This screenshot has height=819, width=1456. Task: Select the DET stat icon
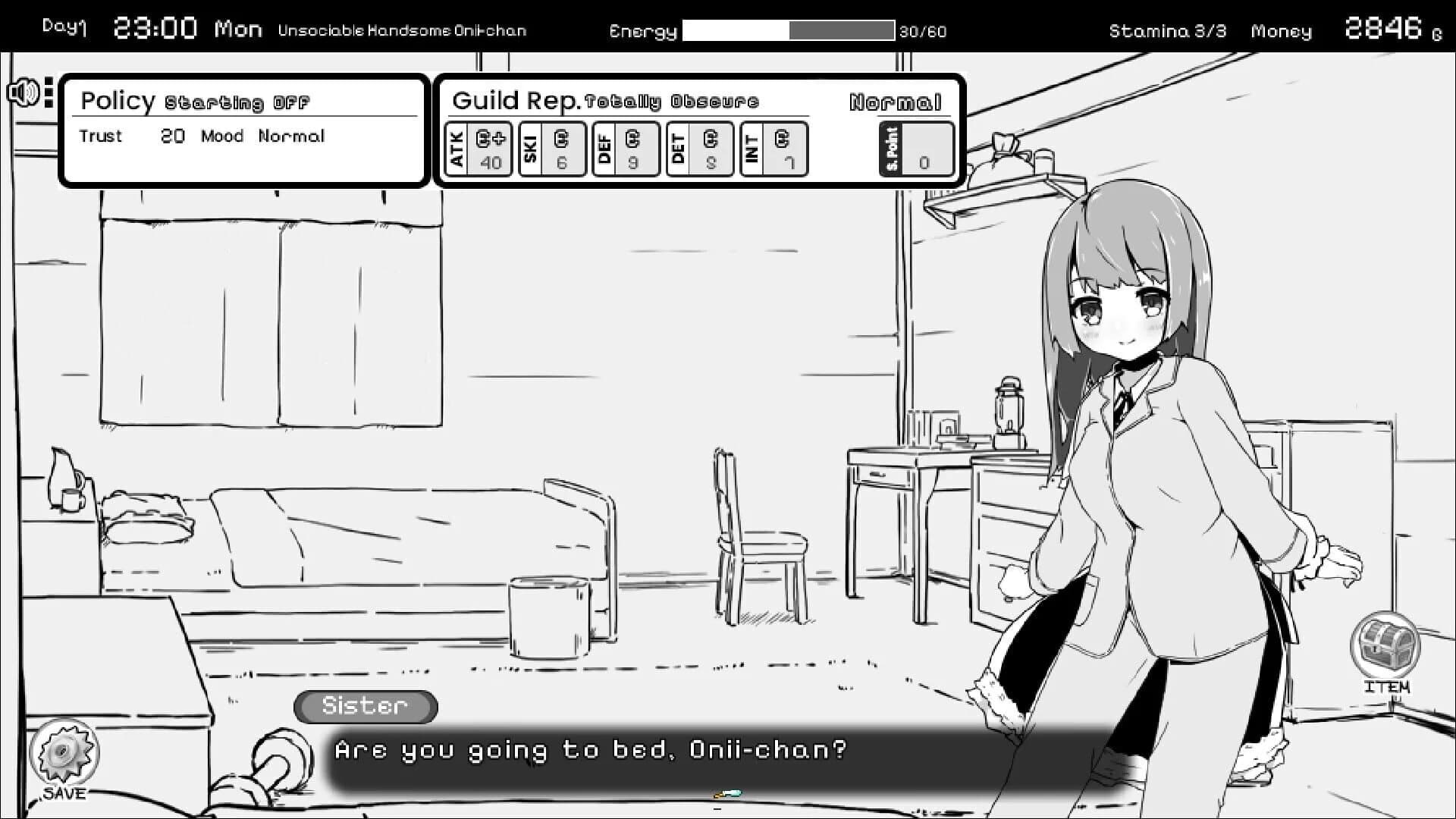pyautogui.click(x=699, y=149)
